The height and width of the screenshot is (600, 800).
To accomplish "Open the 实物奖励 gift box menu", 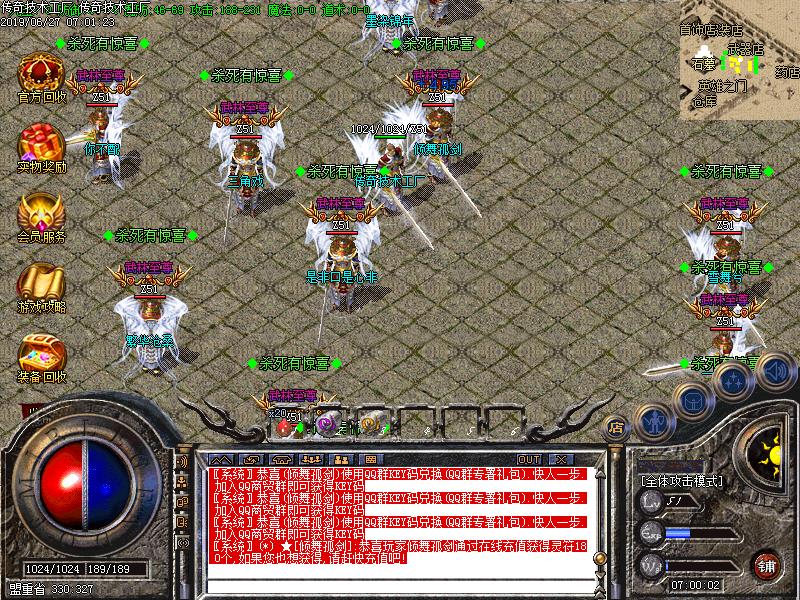I will pos(41,144).
